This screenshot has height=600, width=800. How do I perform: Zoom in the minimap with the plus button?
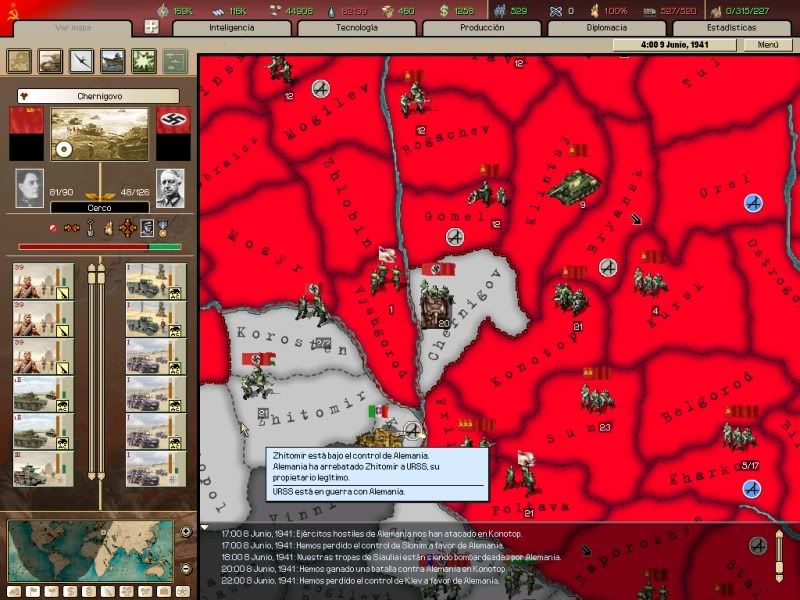(186, 531)
